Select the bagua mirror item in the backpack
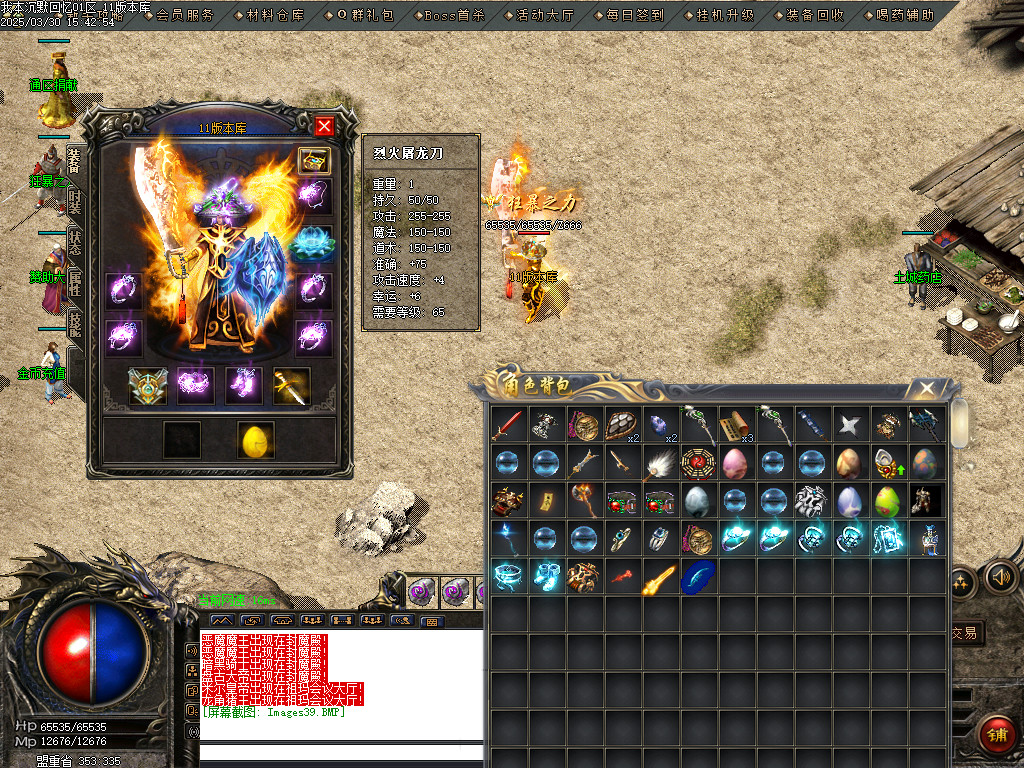This screenshot has width=1024, height=768. (698, 463)
